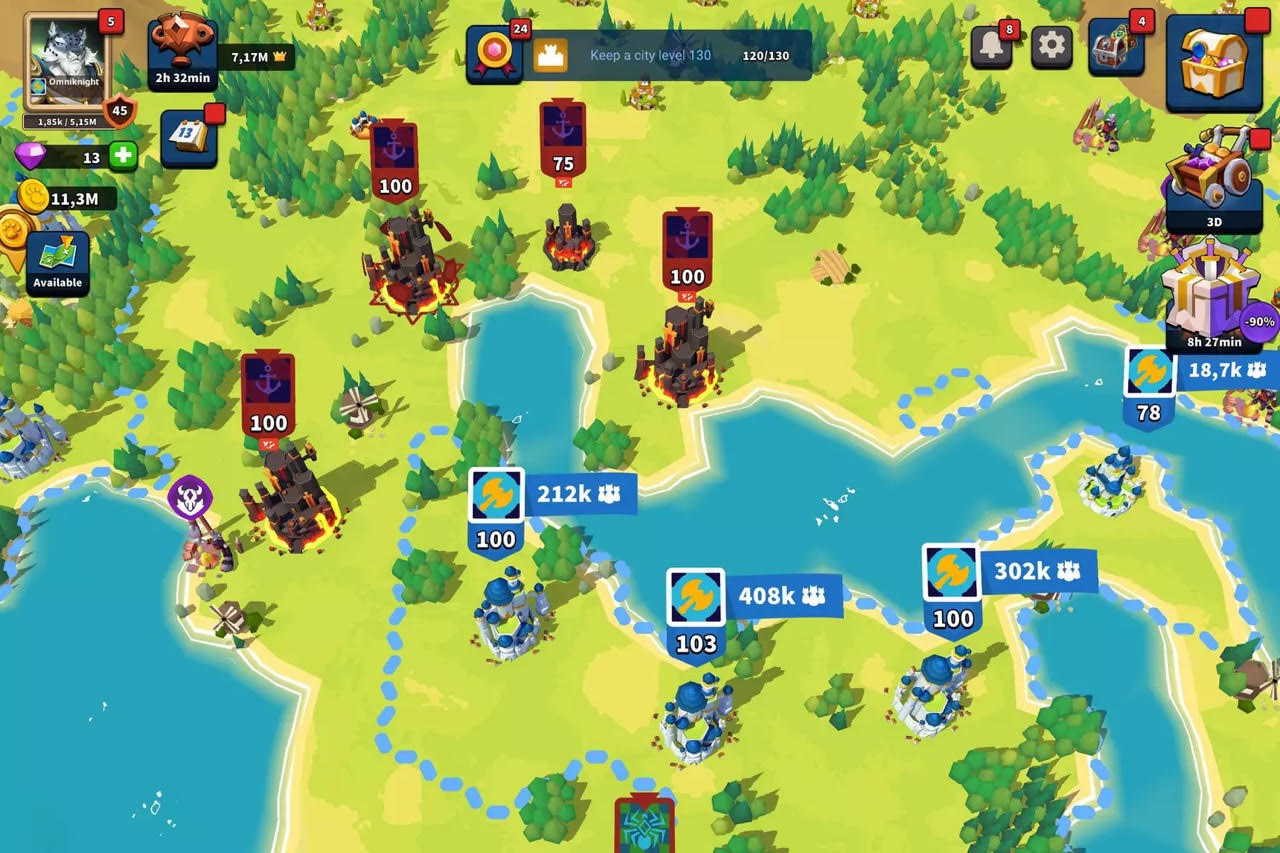Tap the purple skull map marker
1280x853 pixels.
coord(189,497)
